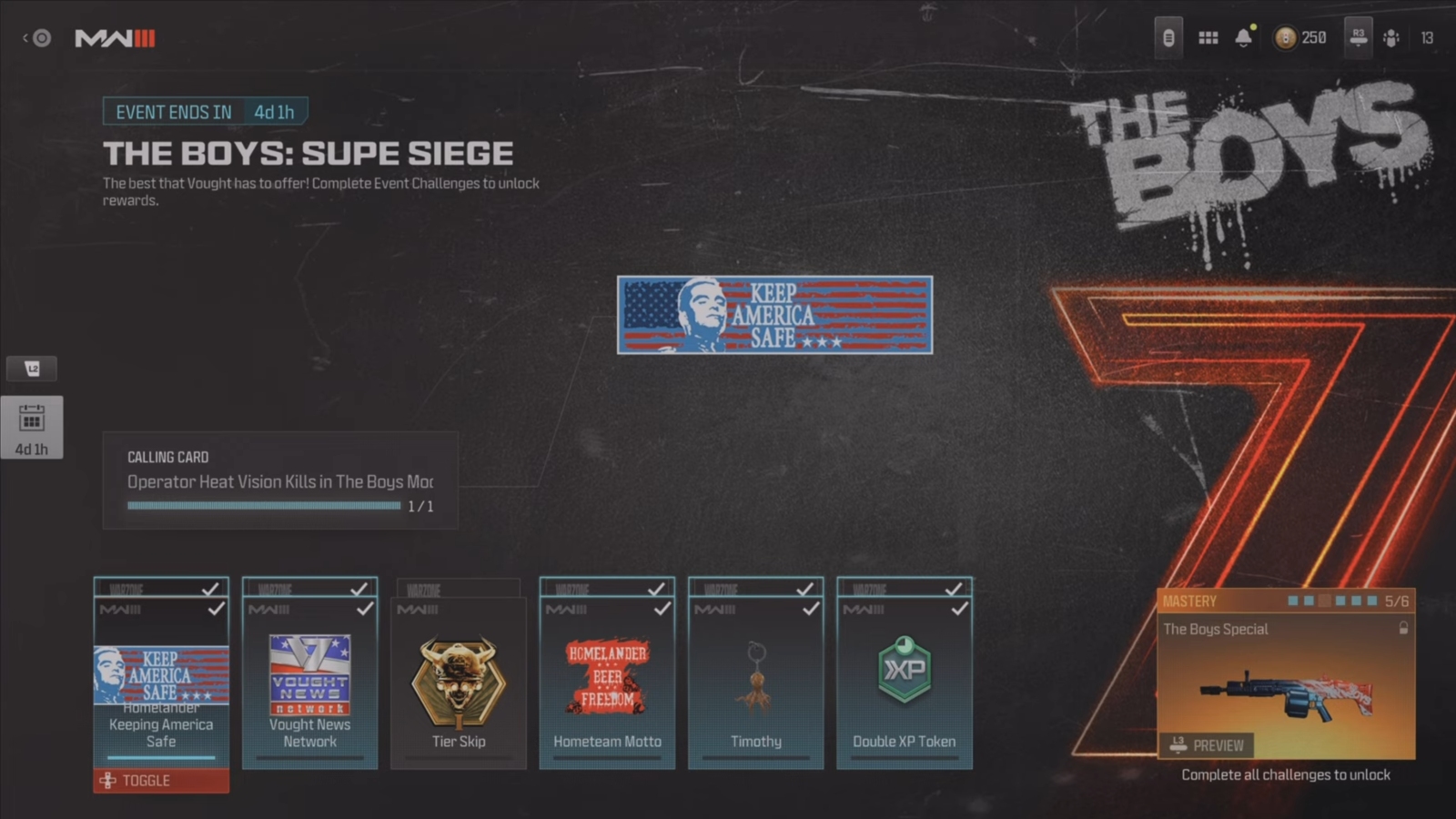Open the social party icon
Screen dimensions: 1456x819
point(1391,38)
